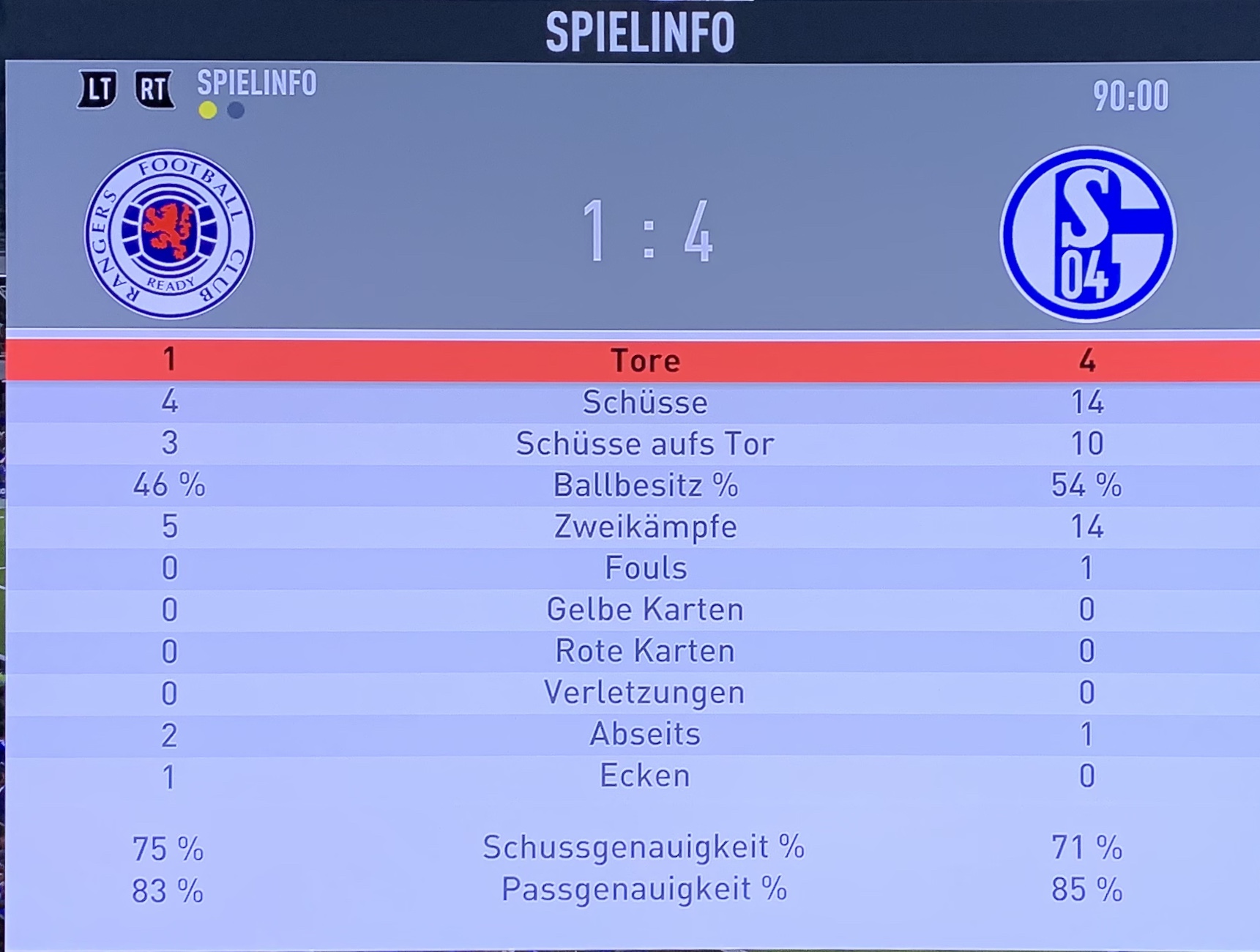Viewport: 1260px width, 952px height.
Task: Select the yellow page indicator dot
Action: click(x=208, y=111)
